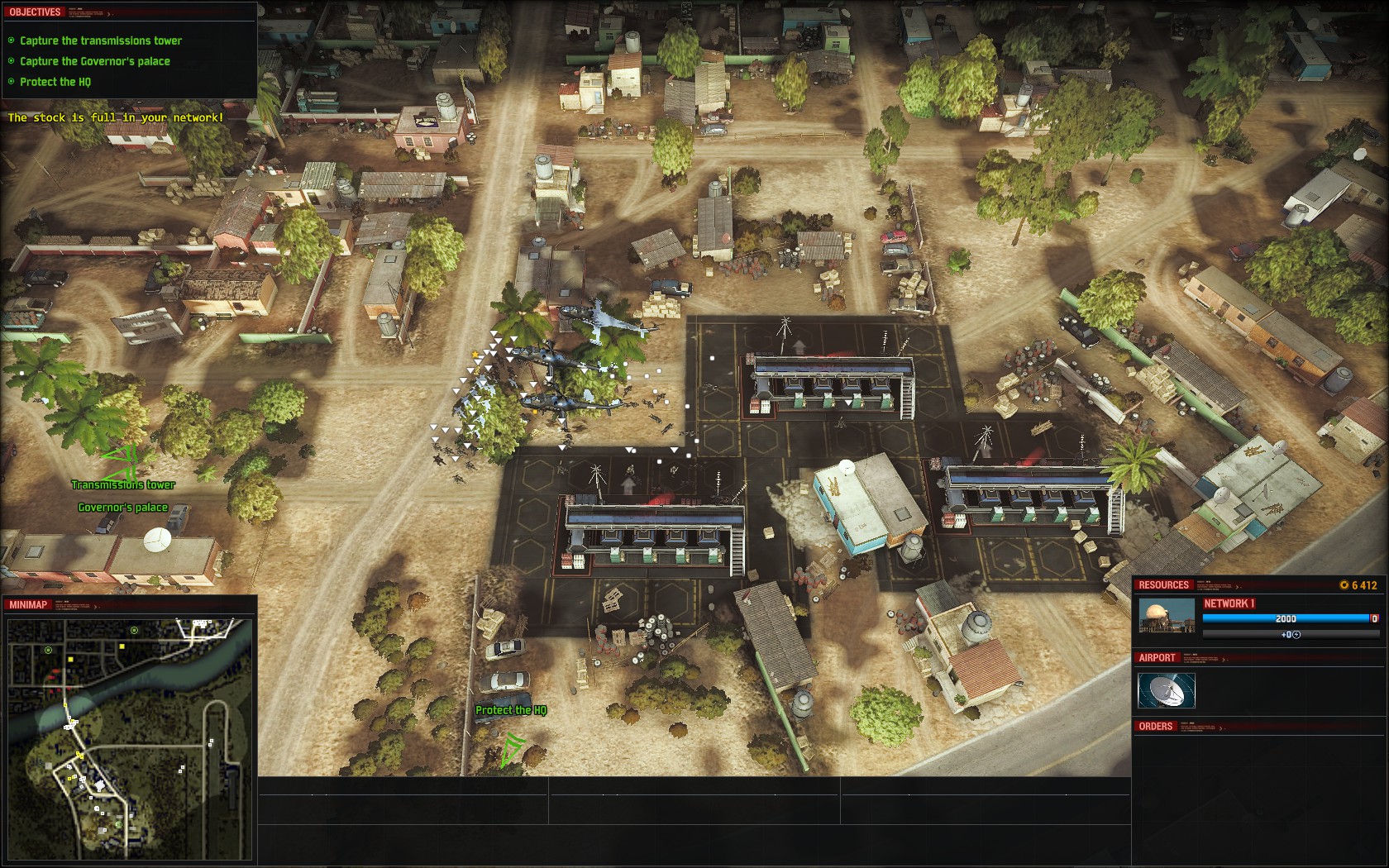The image size is (1389, 868).
Task: Open the Objectives panel header
Action: coord(35,12)
